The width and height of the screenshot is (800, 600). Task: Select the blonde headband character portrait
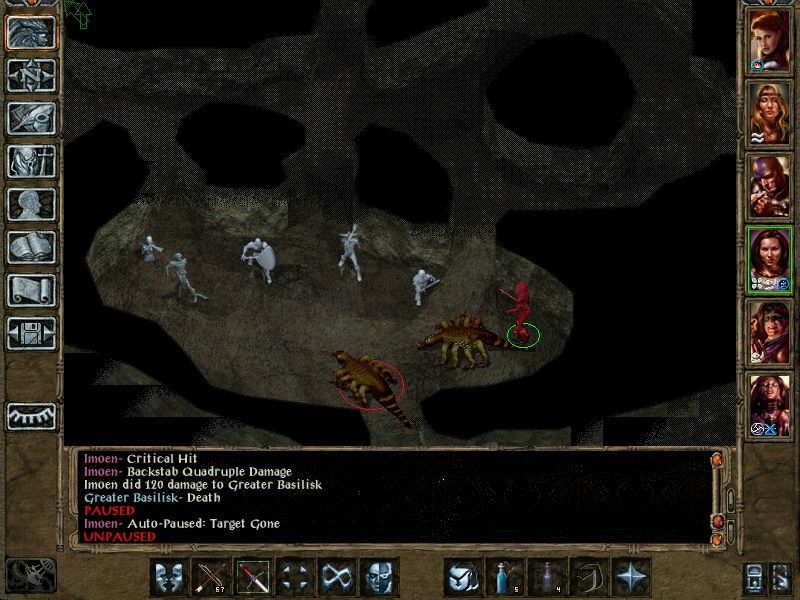pos(770,113)
